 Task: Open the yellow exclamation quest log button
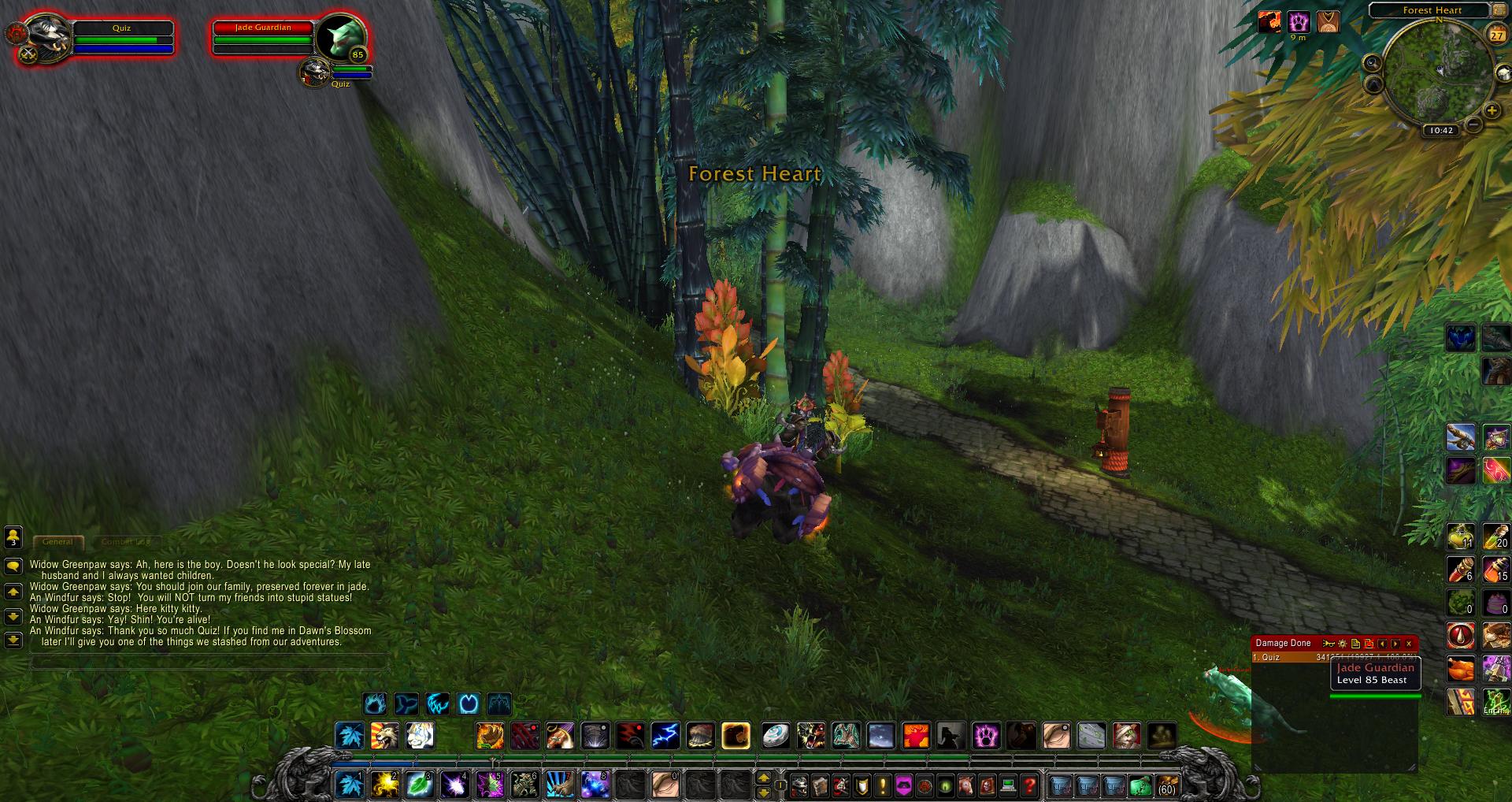[x=883, y=785]
